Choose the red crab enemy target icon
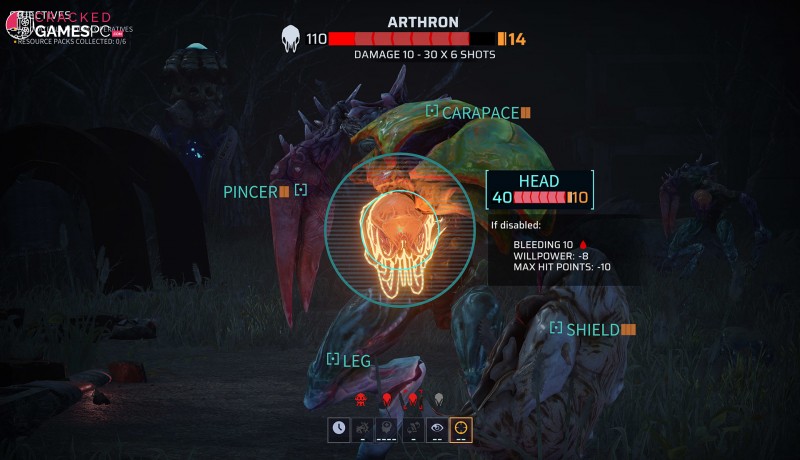The height and width of the screenshot is (460, 800). click(x=361, y=399)
